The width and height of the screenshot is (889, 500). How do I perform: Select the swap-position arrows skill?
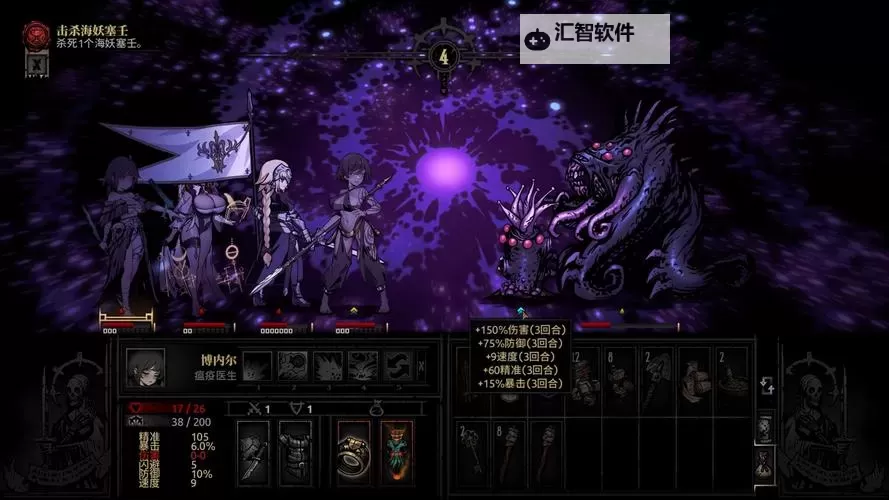[x=397, y=366]
